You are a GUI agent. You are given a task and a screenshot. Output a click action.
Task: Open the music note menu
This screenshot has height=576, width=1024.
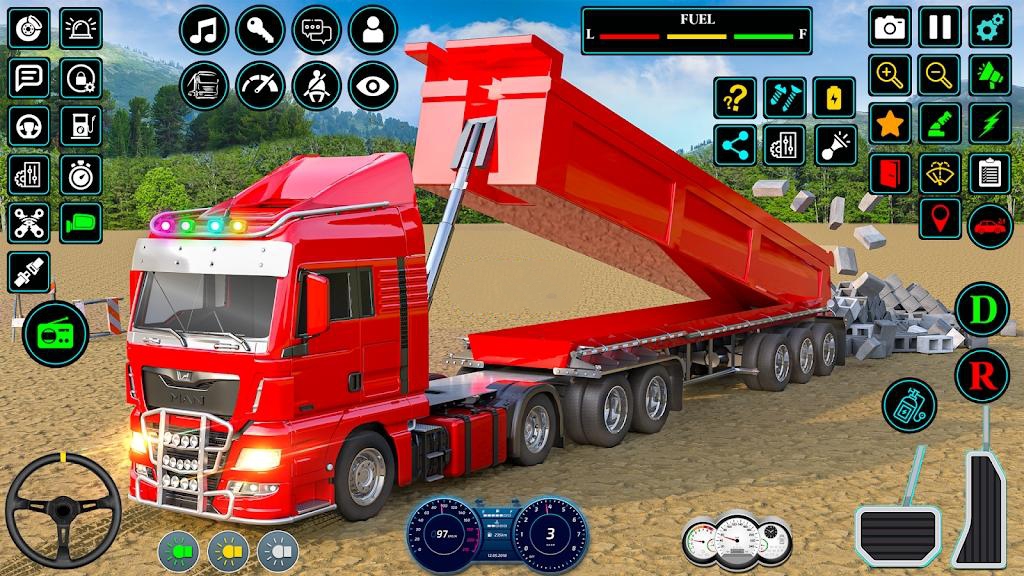pos(204,30)
